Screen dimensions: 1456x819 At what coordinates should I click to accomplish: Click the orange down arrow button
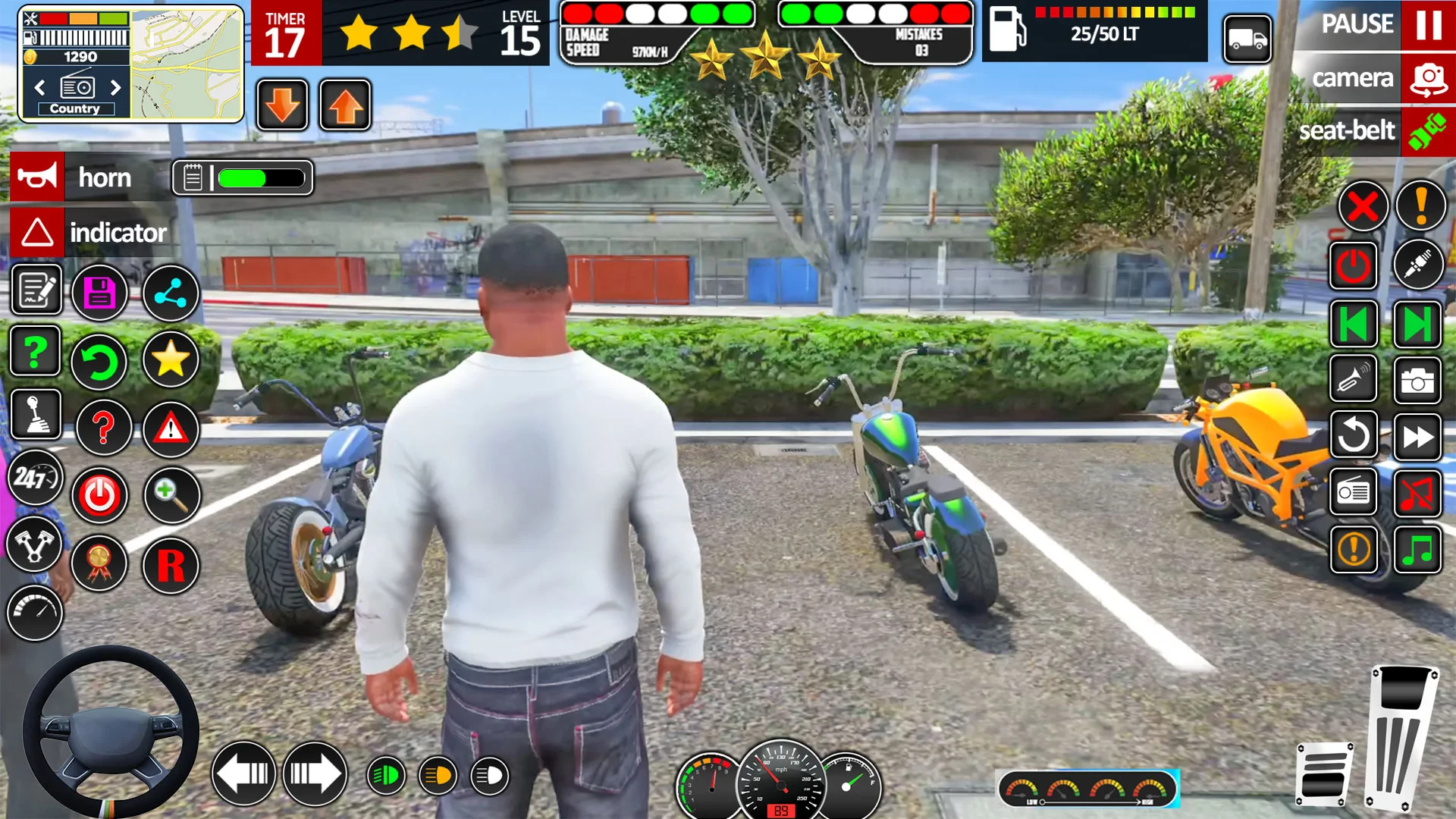tap(283, 105)
